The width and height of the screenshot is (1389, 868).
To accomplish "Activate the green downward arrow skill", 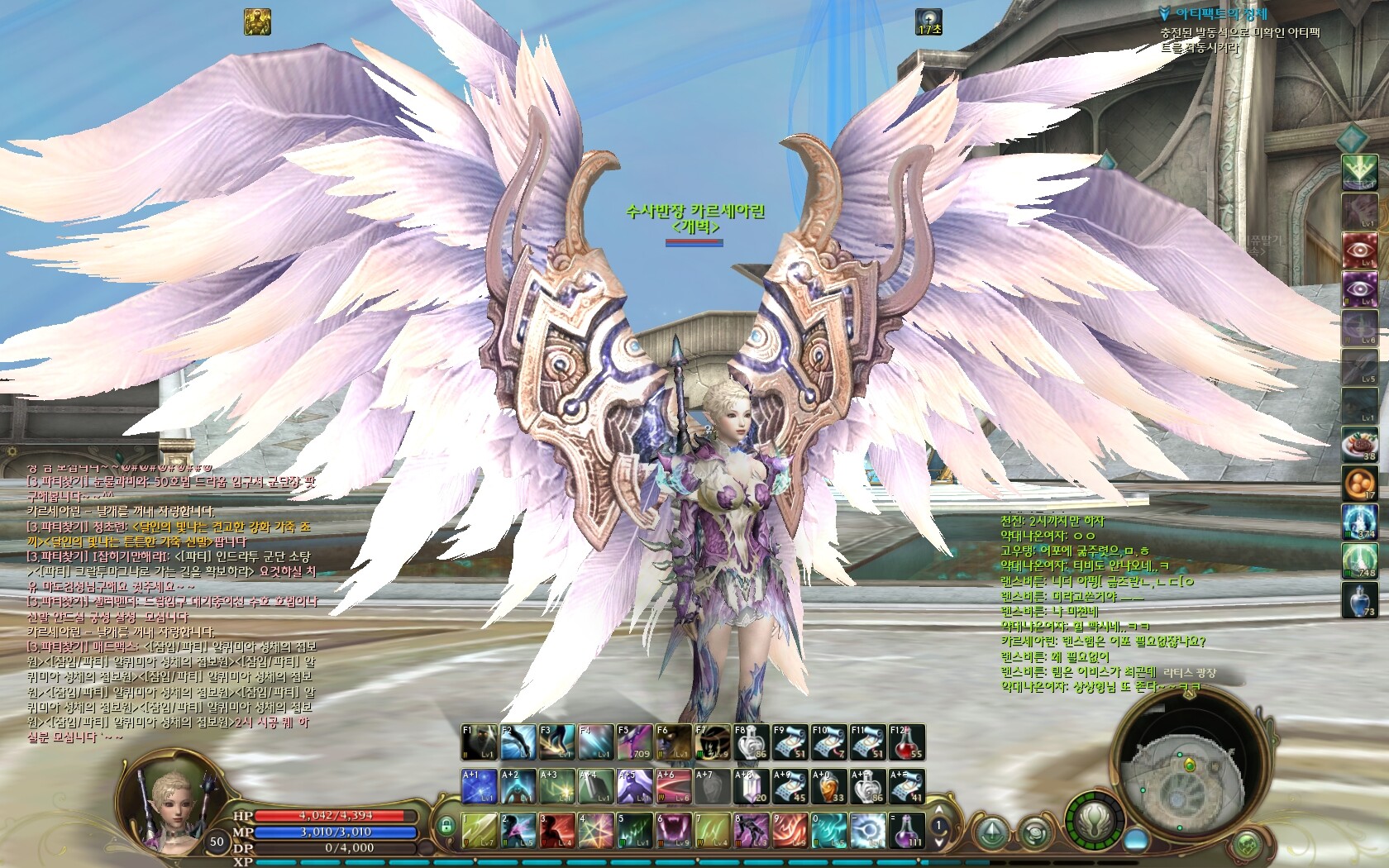I will [1358, 171].
